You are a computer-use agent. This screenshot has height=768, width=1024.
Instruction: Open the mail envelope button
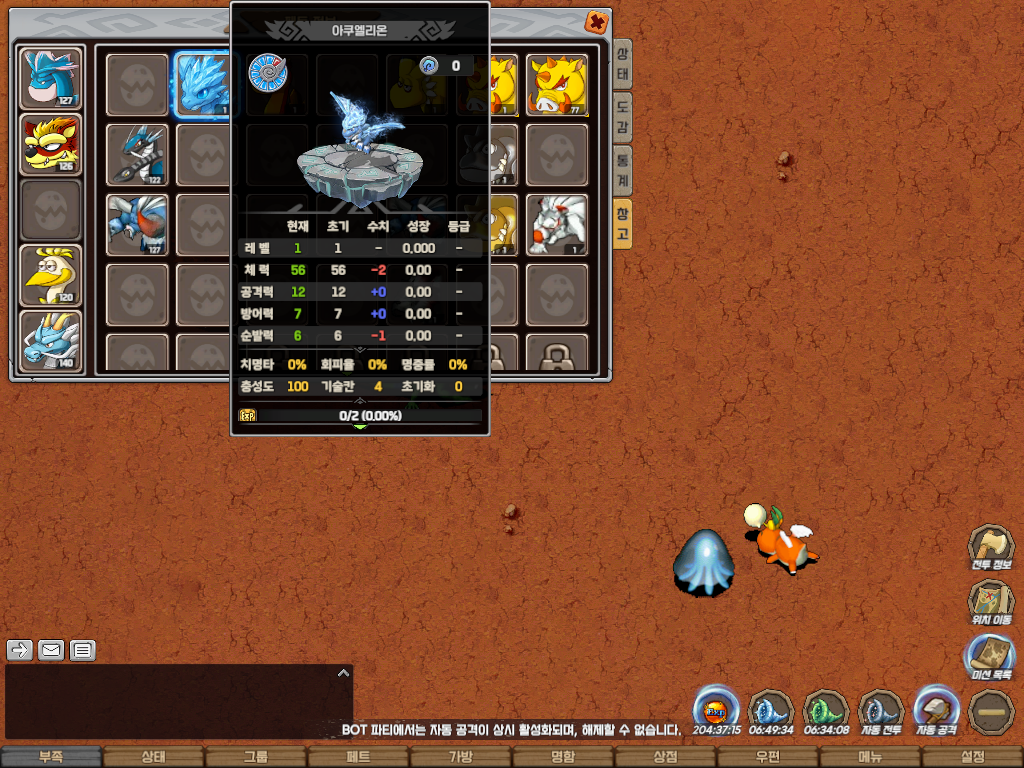[51, 651]
